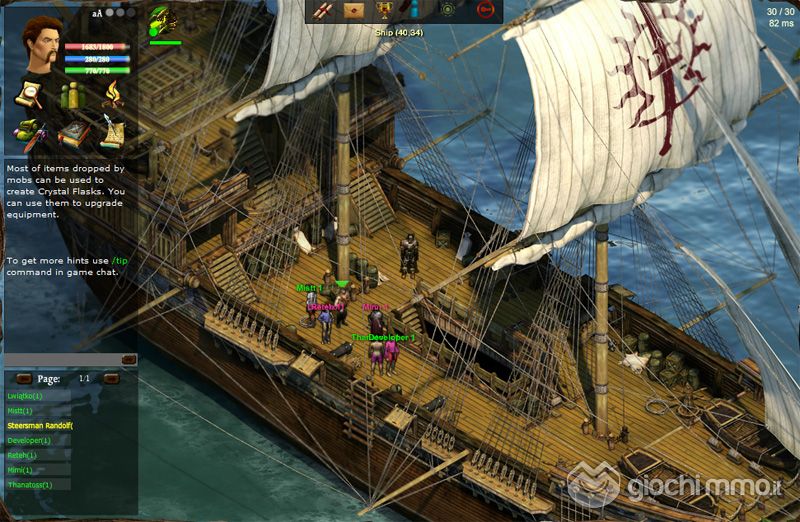
Task: Click the campfire icon
Action: (112, 95)
